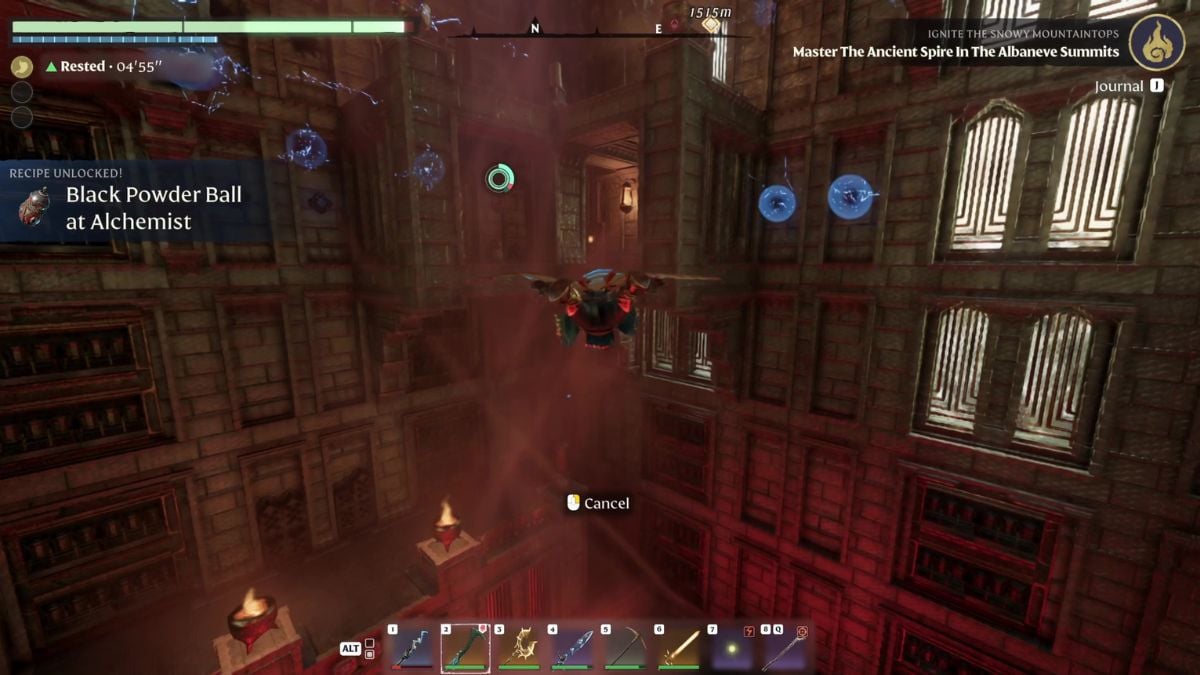Choose the blue crystal blade in slot 4

[571, 648]
